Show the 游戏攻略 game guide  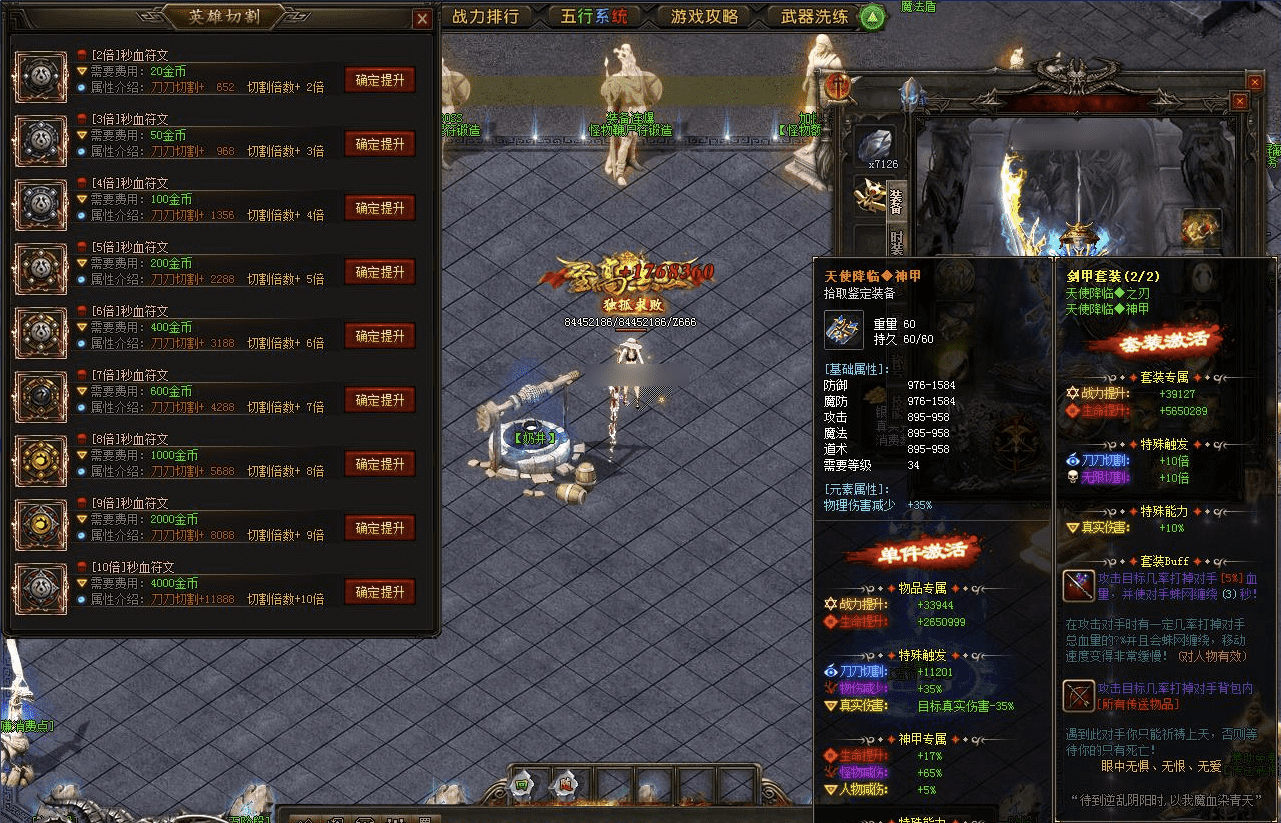coord(705,17)
